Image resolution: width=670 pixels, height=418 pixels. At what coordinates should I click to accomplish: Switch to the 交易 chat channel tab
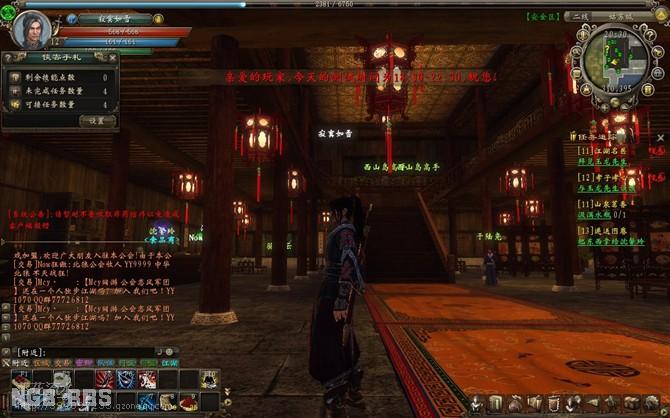pos(63,363)
